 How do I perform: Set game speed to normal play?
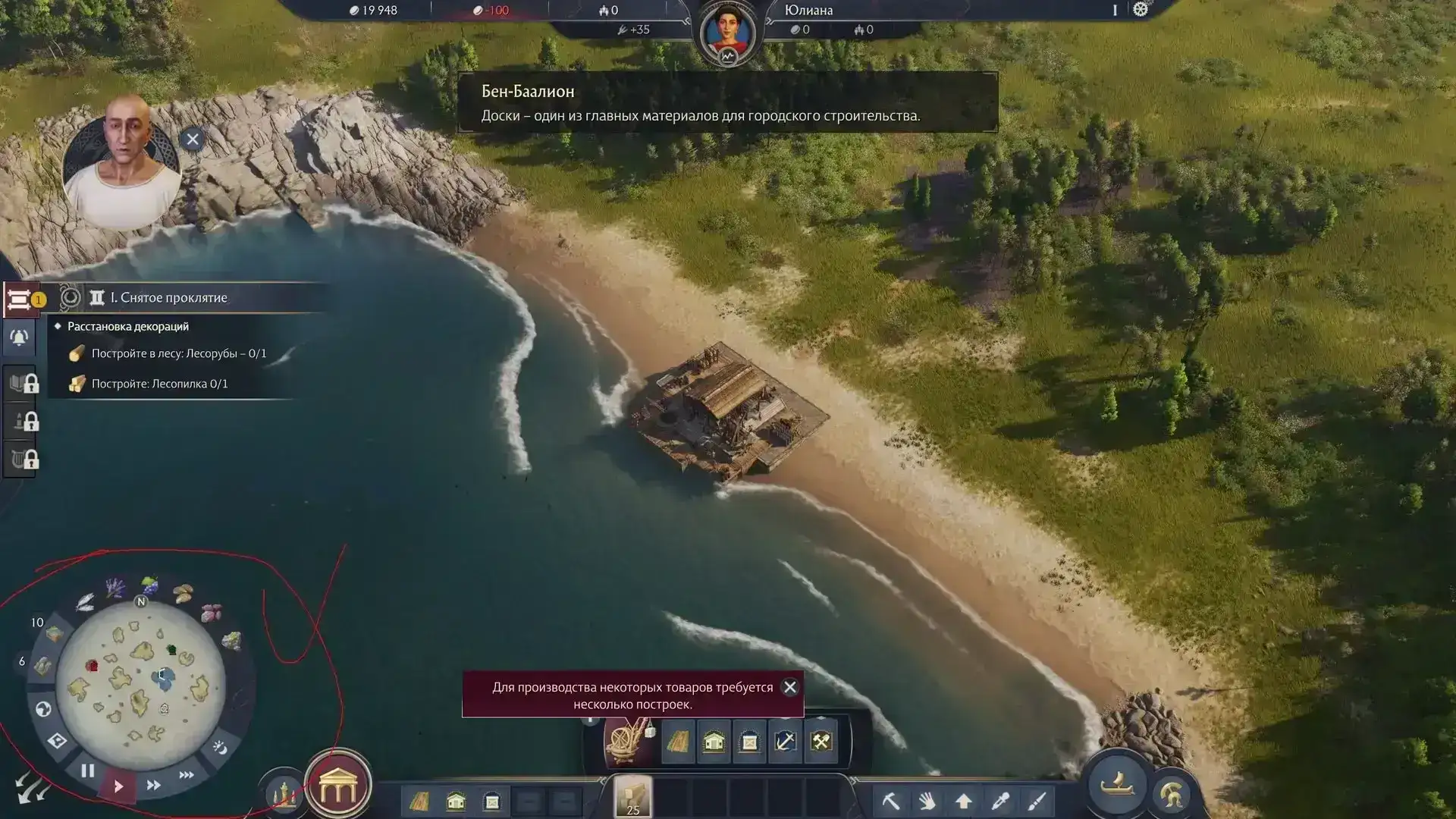[118, 786]
